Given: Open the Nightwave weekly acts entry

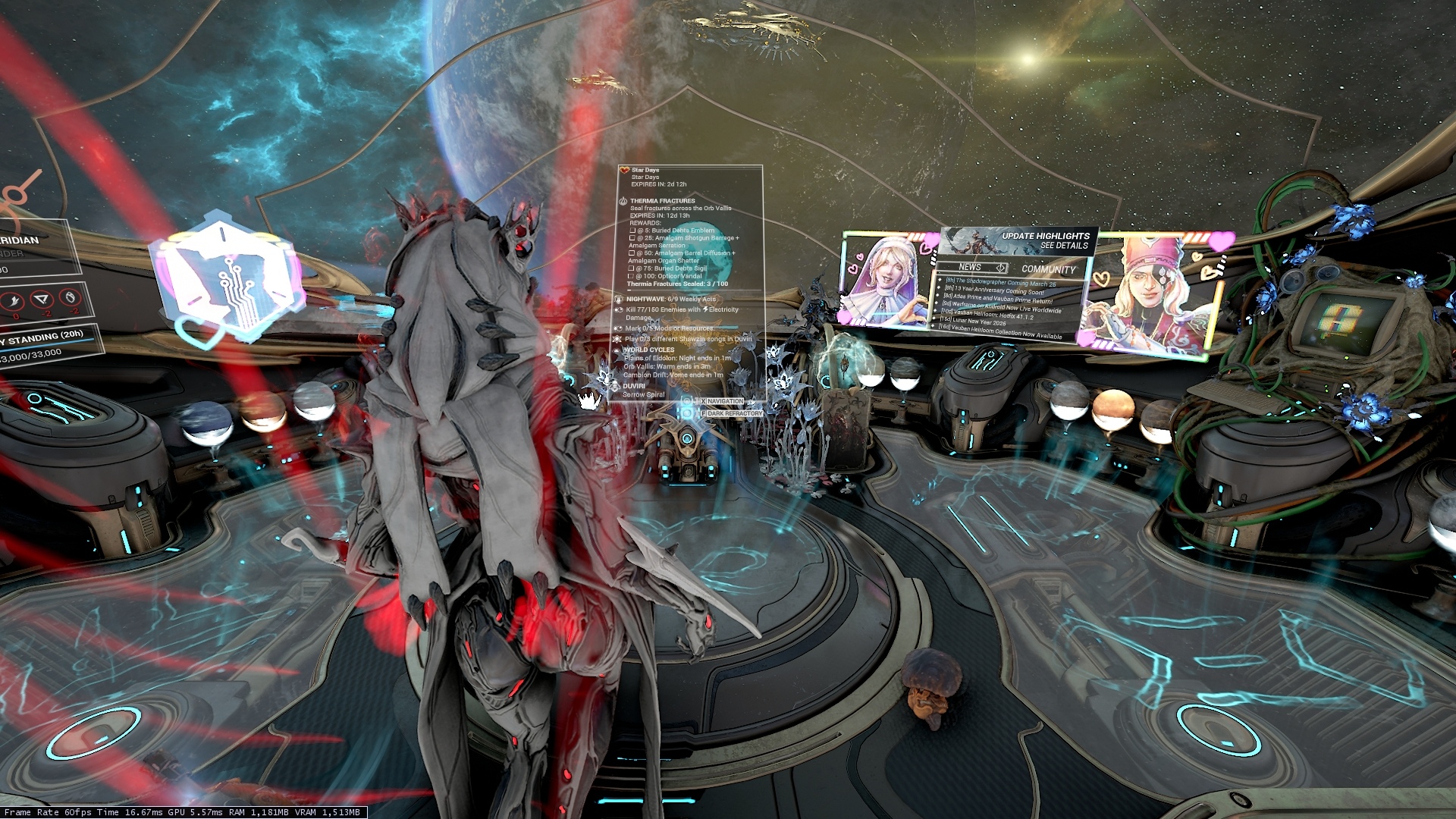Looking at the screenshot, I should pyautogui.click(x=670, y=300).
